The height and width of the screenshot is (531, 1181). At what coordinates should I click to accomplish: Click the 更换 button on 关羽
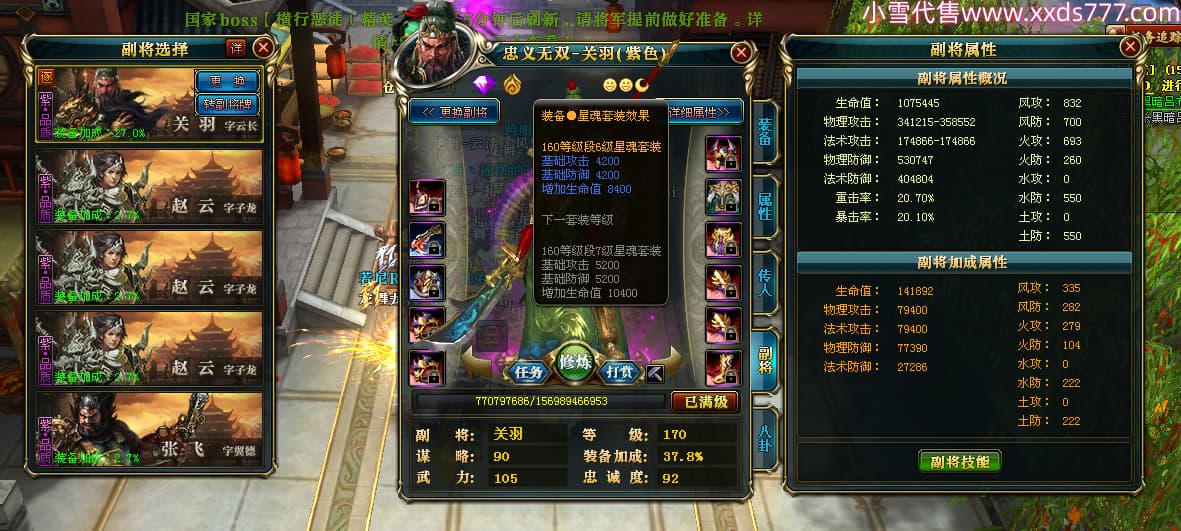pos(227,80)
